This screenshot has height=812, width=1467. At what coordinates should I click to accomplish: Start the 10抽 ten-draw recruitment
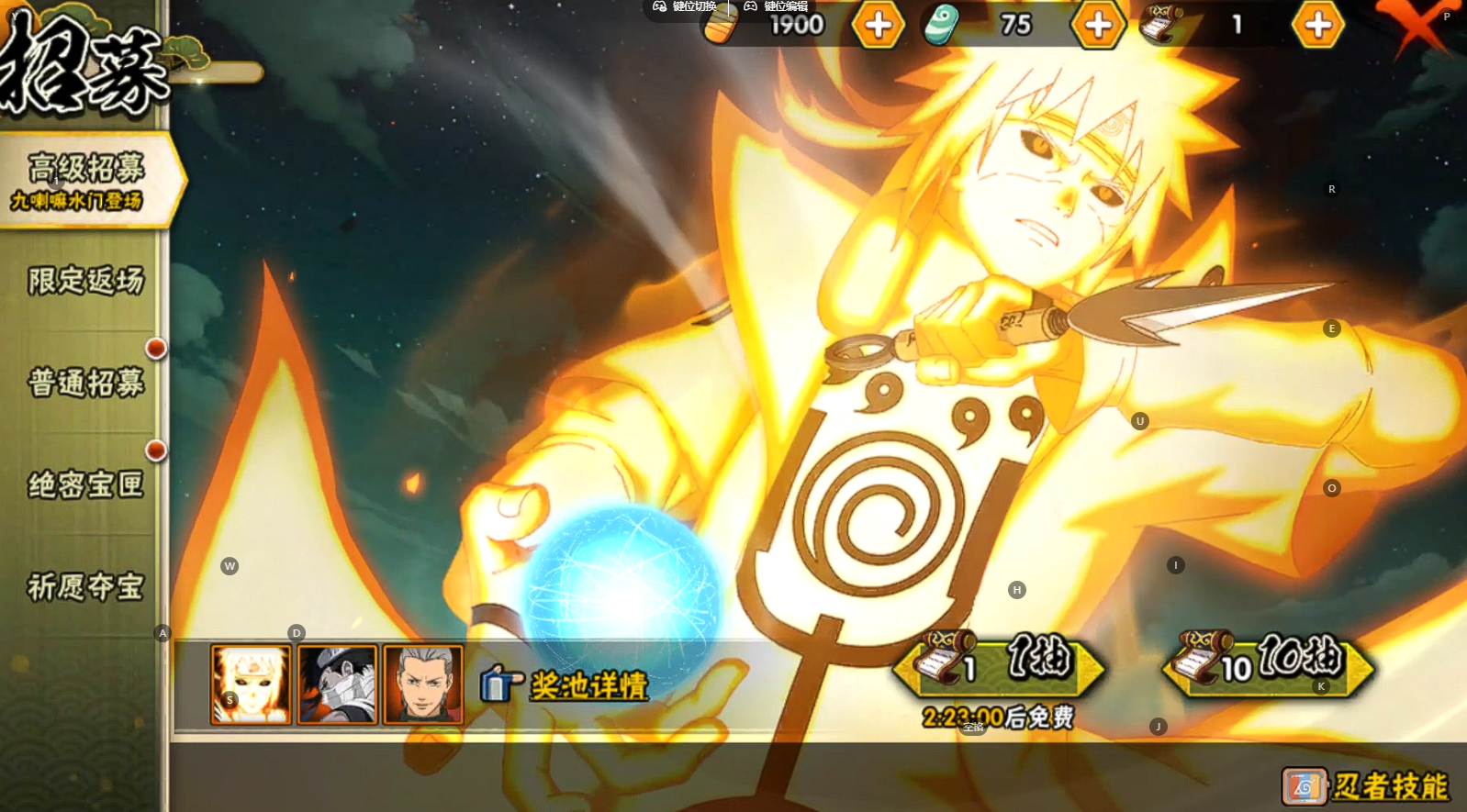(1268, 665)
